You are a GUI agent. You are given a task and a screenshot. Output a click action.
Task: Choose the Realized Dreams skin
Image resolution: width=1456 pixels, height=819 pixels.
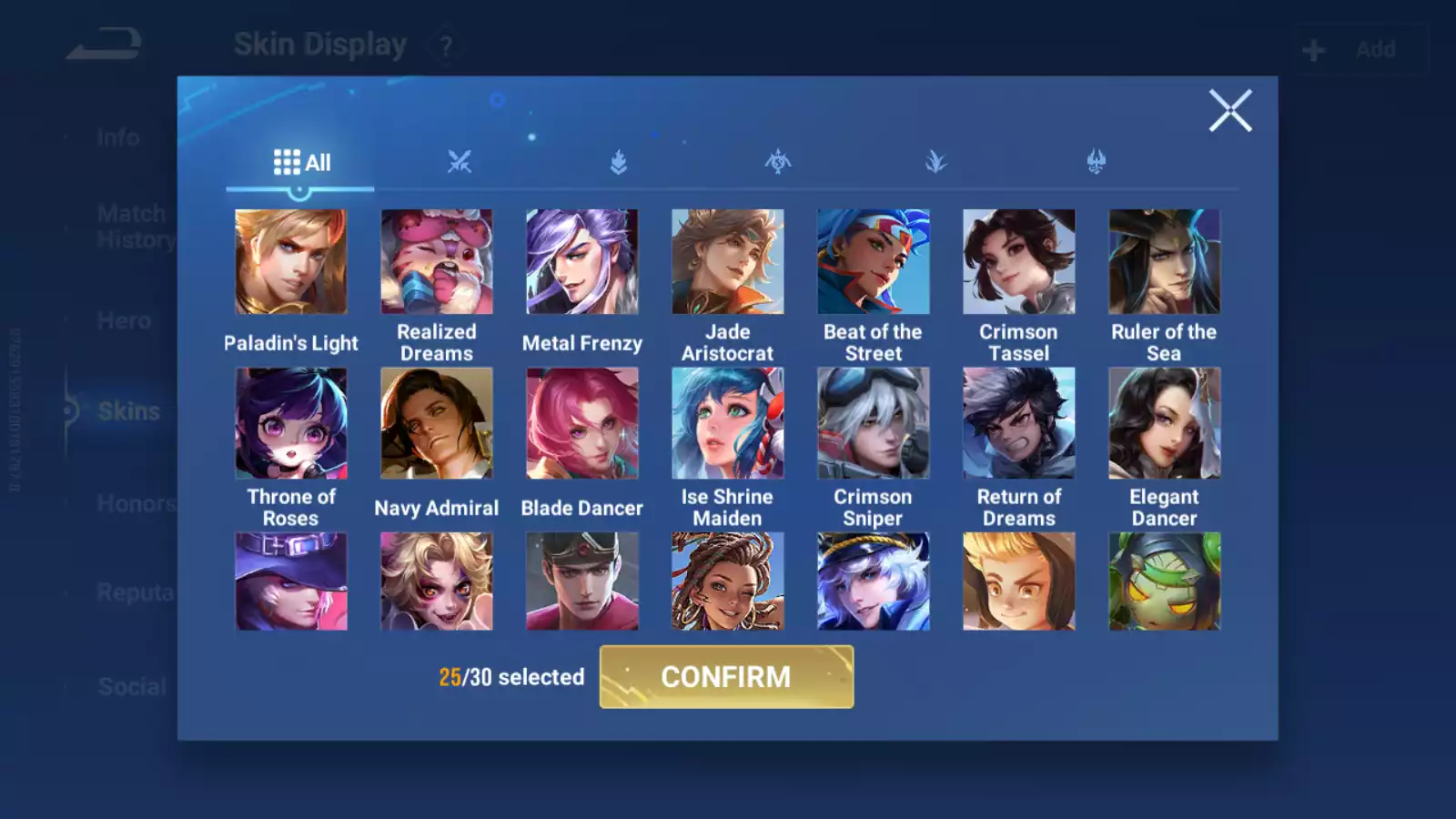(437, 262)
